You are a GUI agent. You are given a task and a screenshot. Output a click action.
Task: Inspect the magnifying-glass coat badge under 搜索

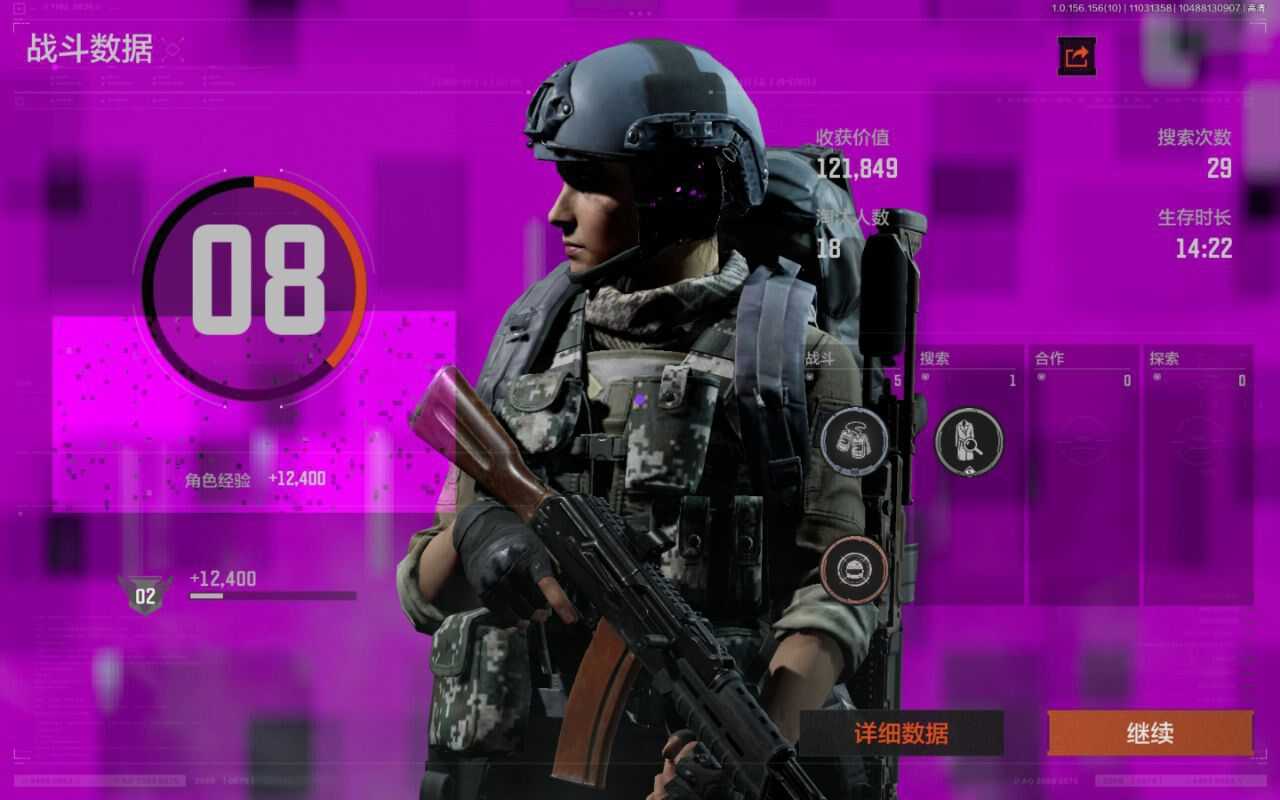pyautogui.click(x=968, y=441)
